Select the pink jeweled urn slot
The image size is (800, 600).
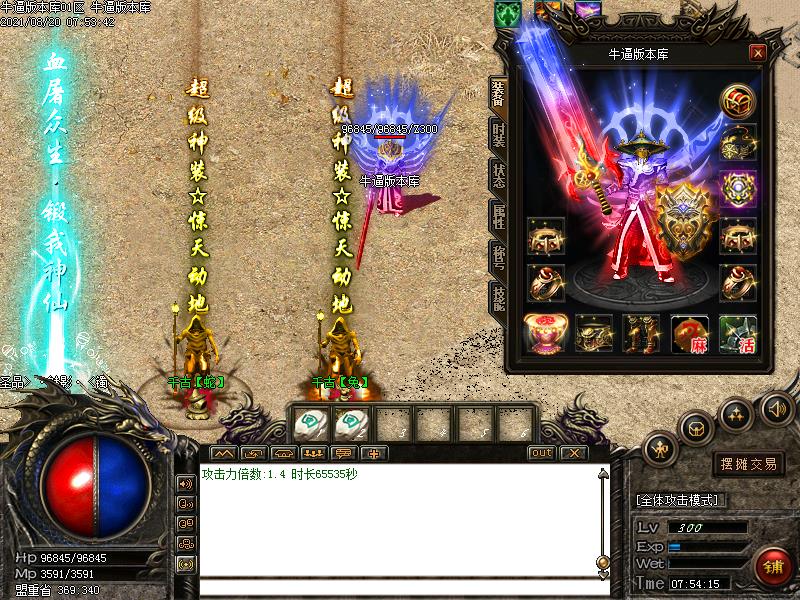click(x=545, y=334)
